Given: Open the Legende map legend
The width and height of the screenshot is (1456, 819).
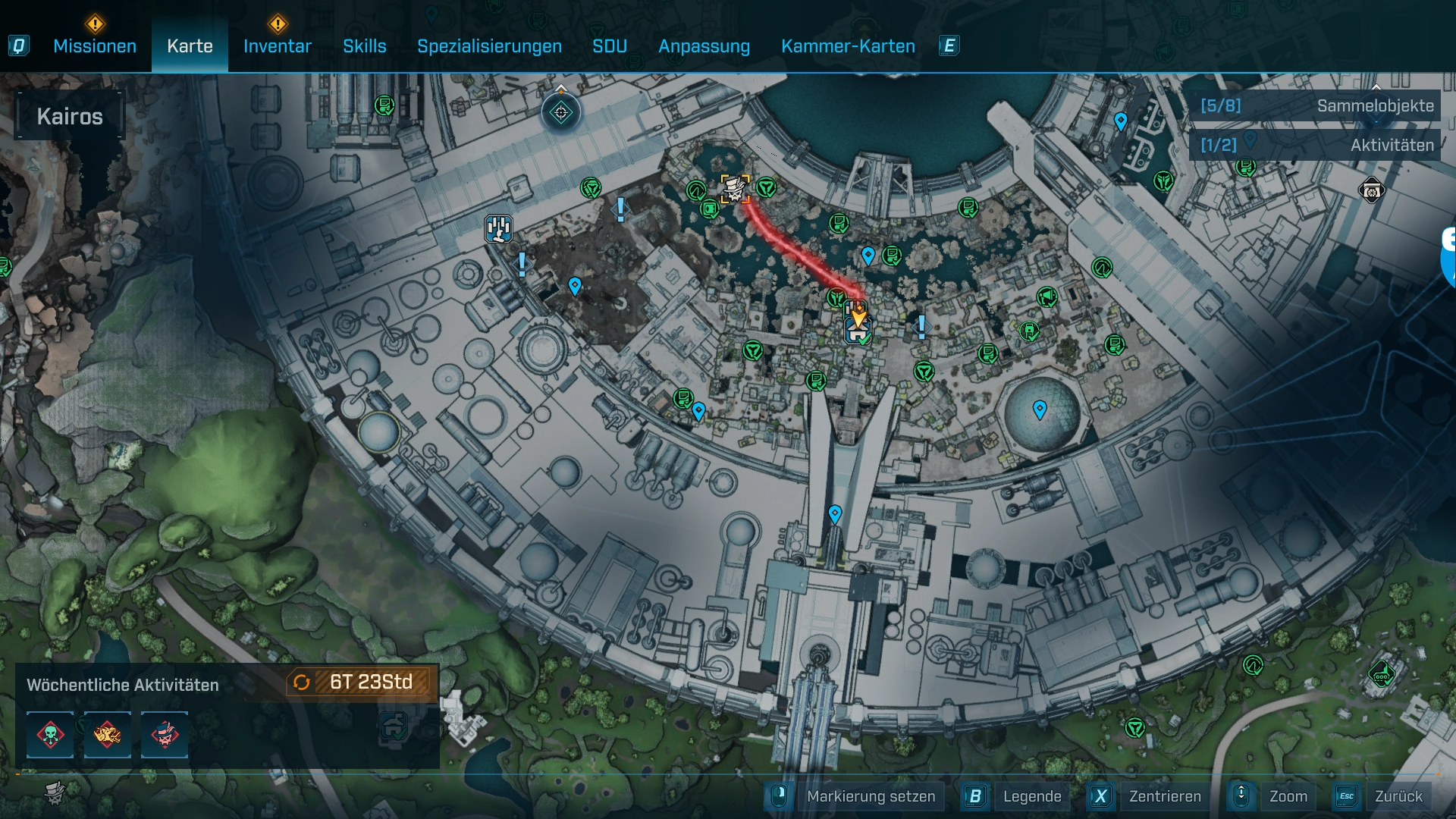Looking at the screenshot, I should coord(1031,796).
